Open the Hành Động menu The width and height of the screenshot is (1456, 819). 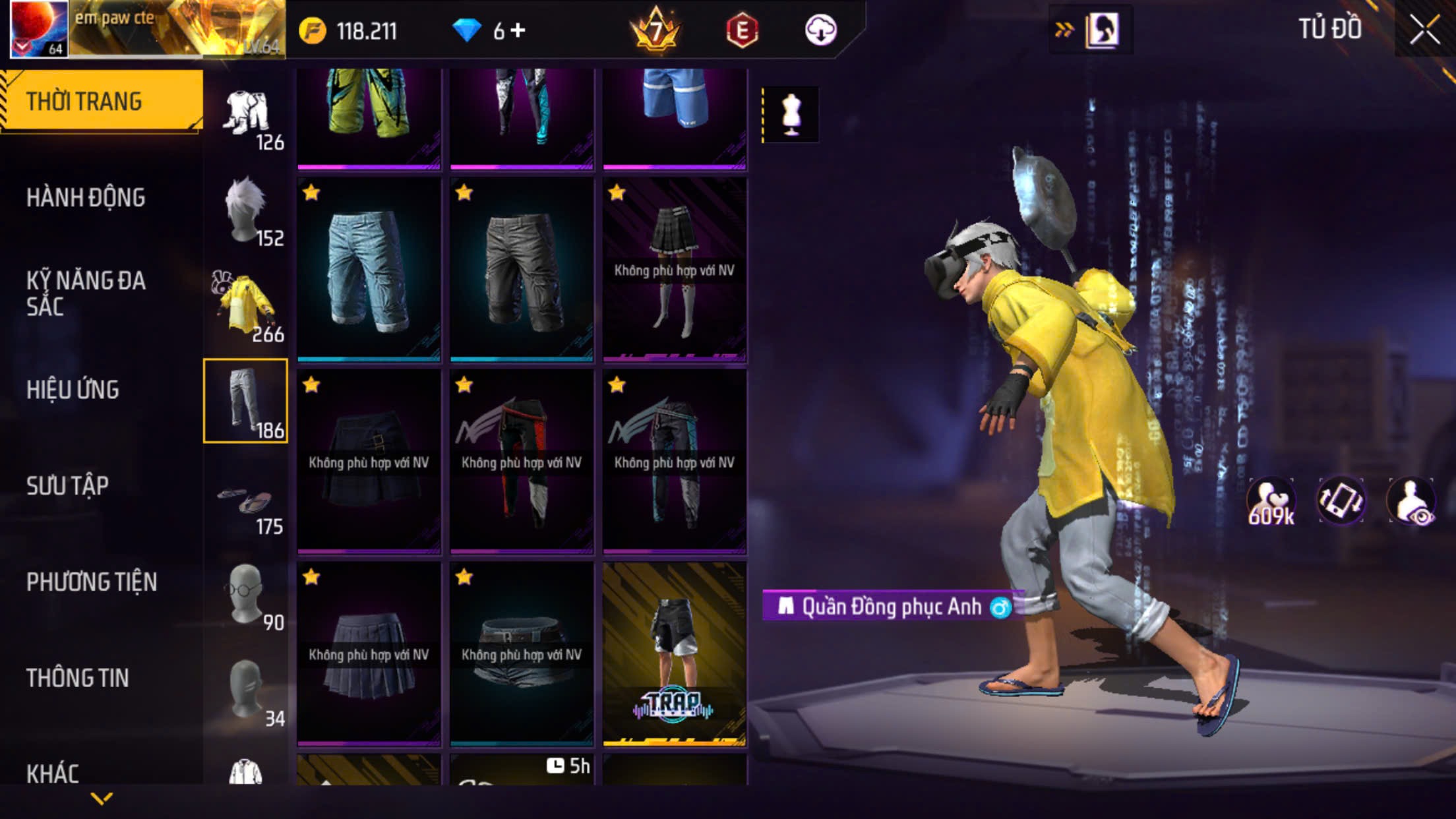click(x=86, y=197)
